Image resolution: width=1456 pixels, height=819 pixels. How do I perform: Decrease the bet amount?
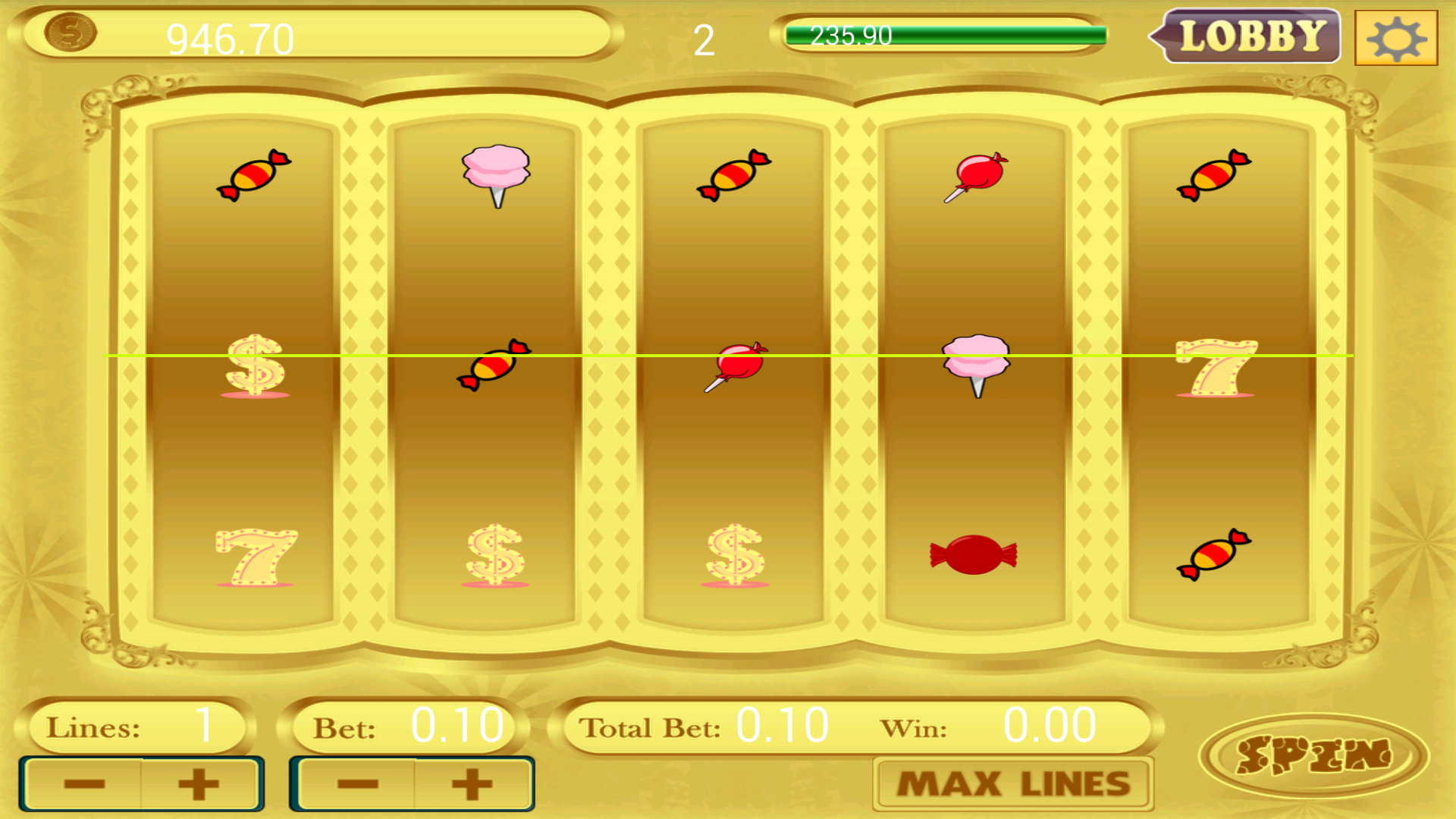pyautogui.click(x=356, y=783)
